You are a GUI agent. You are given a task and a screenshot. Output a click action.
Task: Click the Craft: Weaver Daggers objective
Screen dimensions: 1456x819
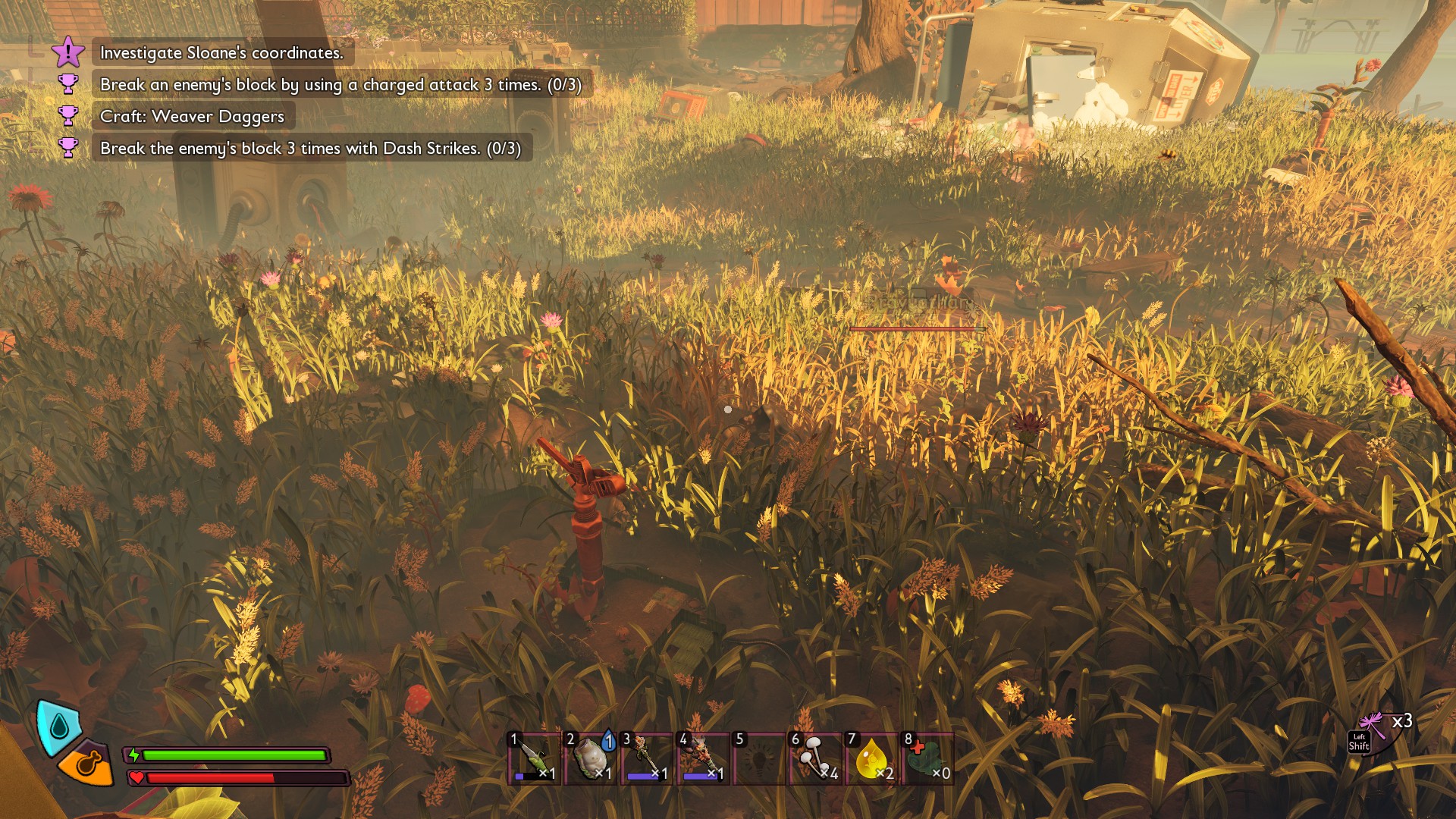click(x=192, y=116)
